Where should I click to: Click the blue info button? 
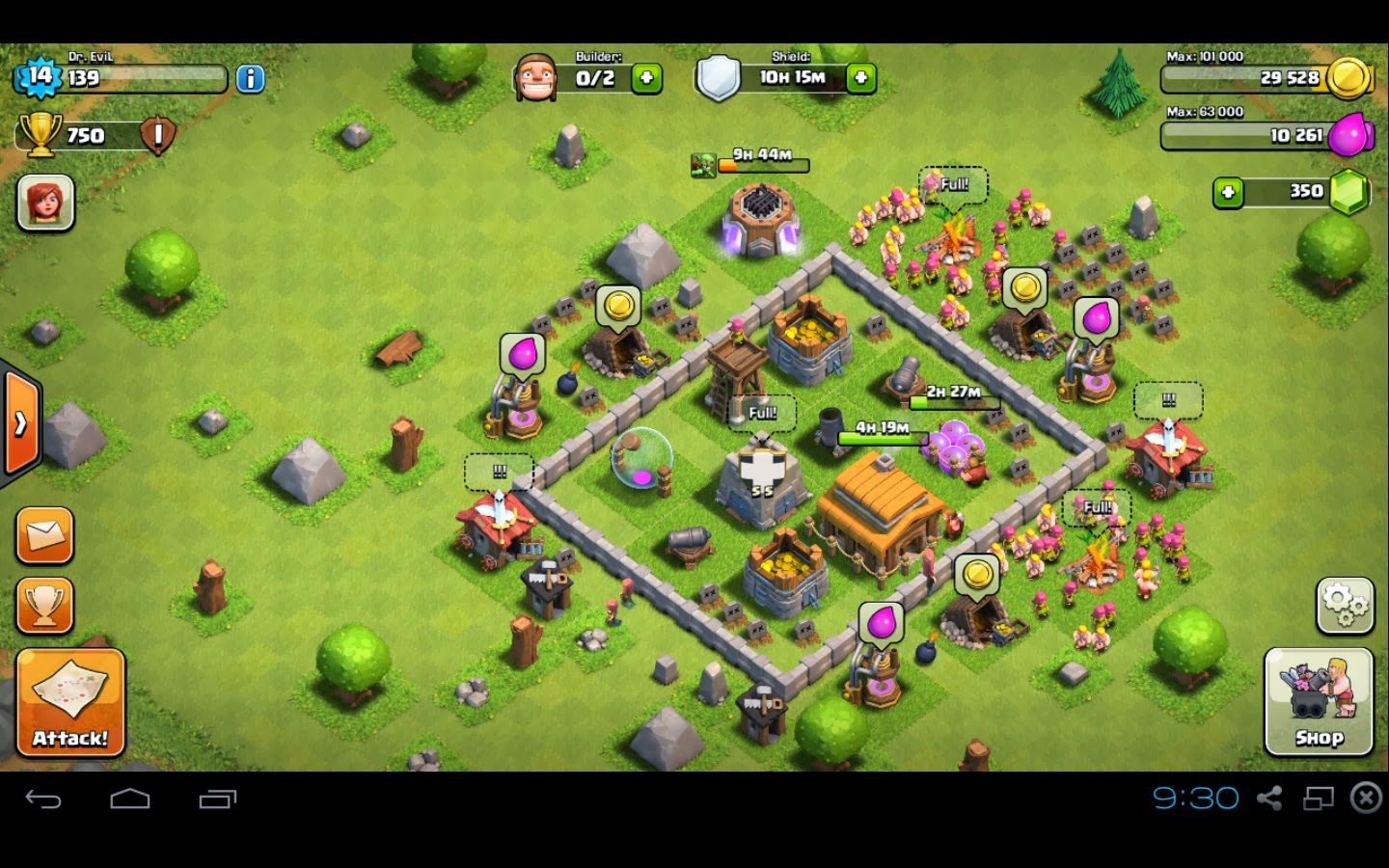(x=250, y=78)
